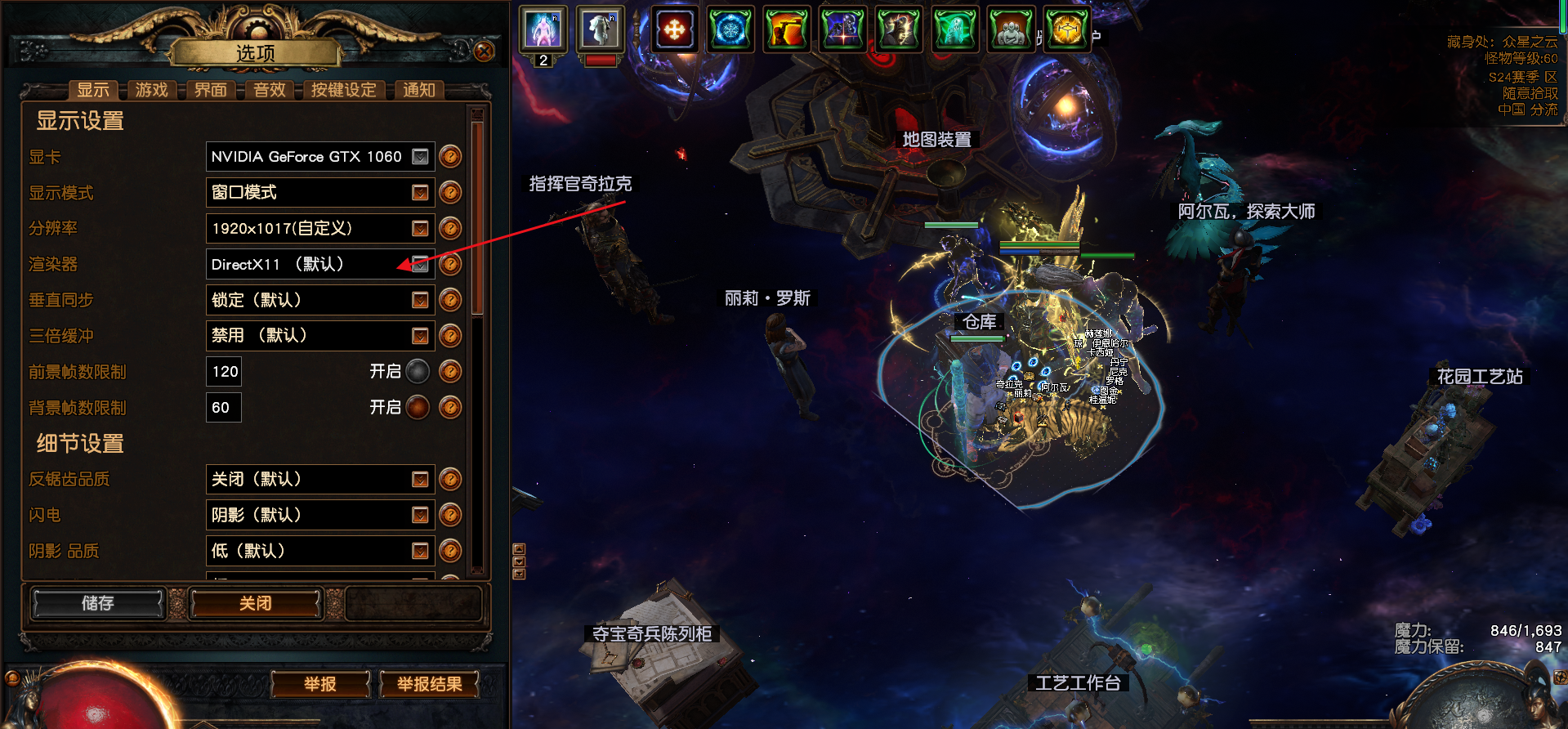Viewport: 1568px width, 729px height.
Task: Click the 前景帧数限制 value field showing 120
Action: 224,372
